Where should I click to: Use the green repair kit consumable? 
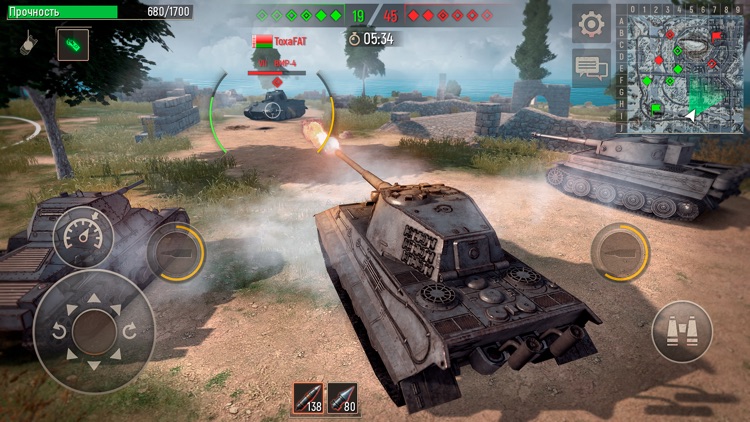click(x=73, y=44)
